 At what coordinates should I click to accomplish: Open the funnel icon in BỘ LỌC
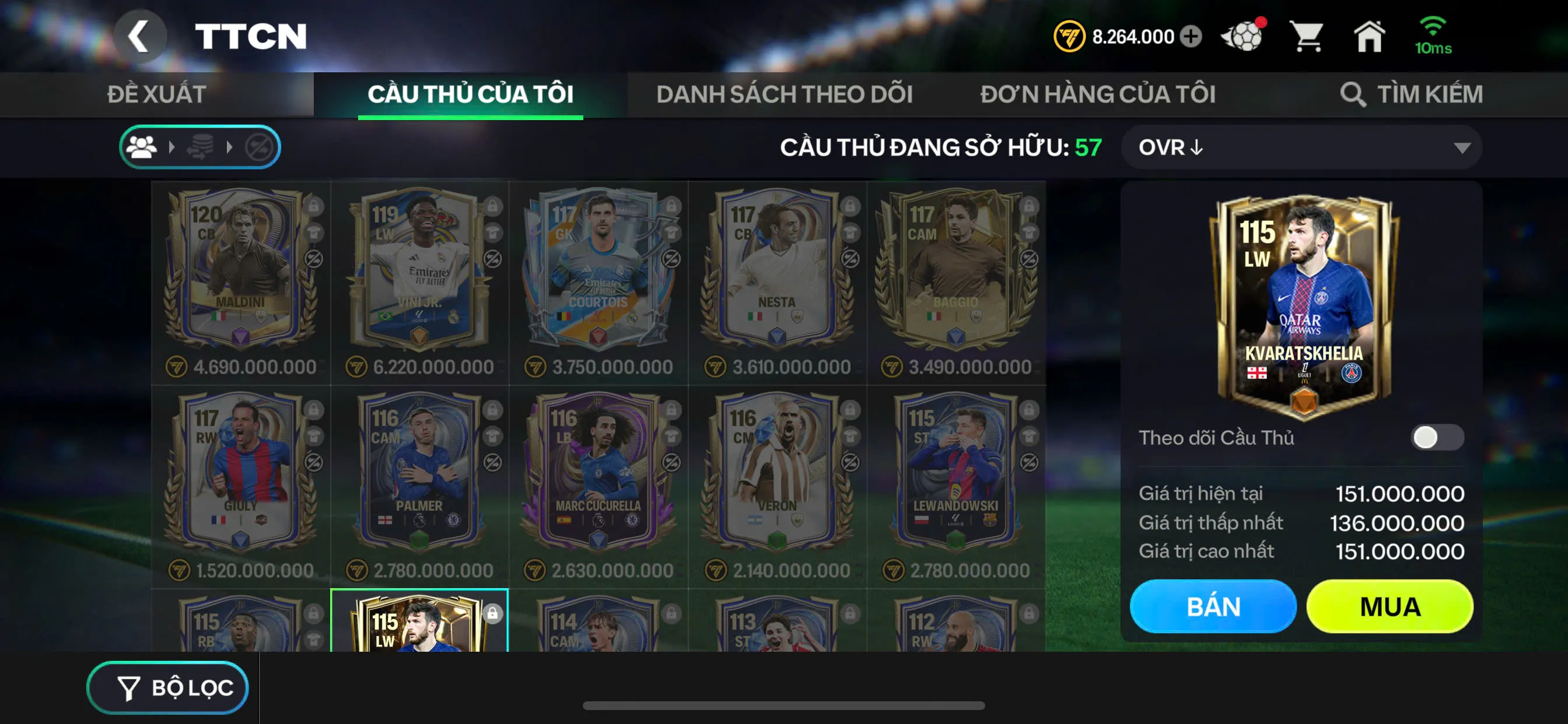(129, 687)
